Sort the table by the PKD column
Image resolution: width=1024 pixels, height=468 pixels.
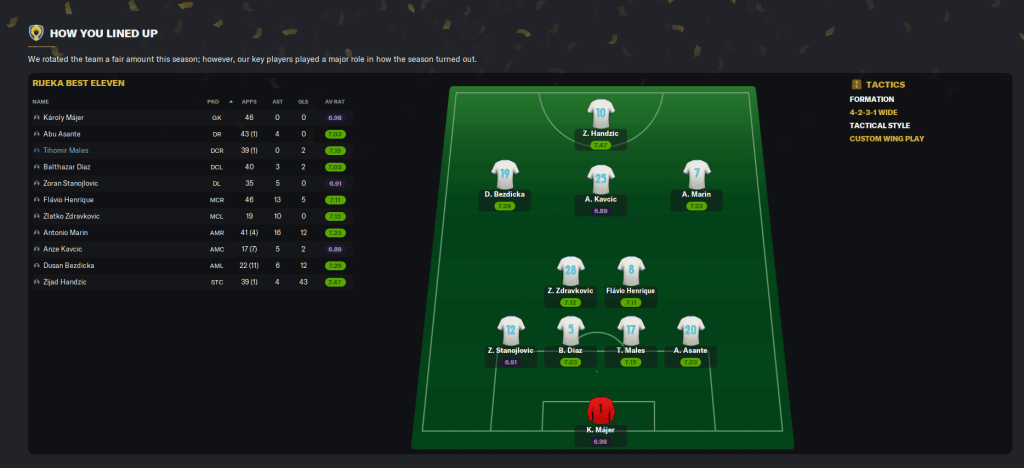(213, 101)
